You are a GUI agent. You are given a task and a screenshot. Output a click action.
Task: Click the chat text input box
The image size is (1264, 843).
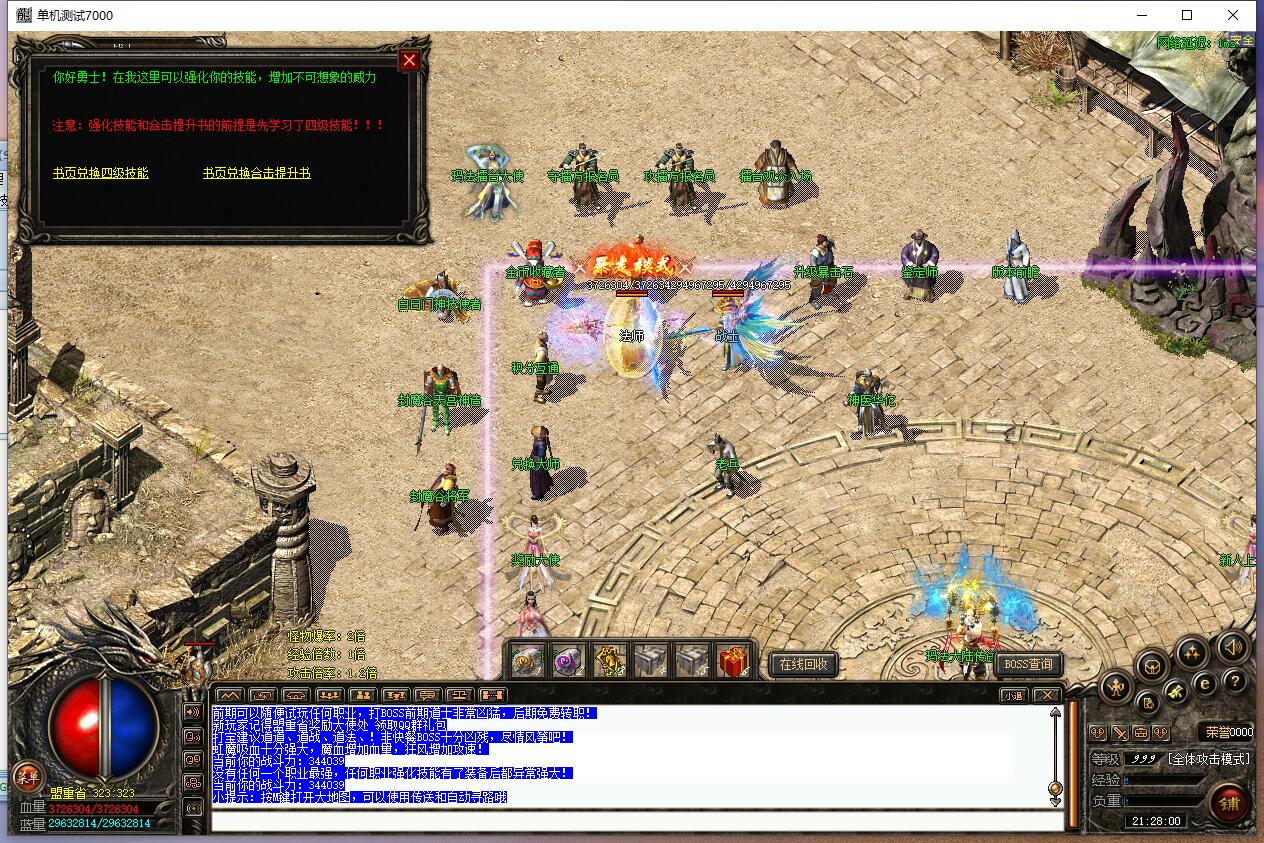[636, 820]
